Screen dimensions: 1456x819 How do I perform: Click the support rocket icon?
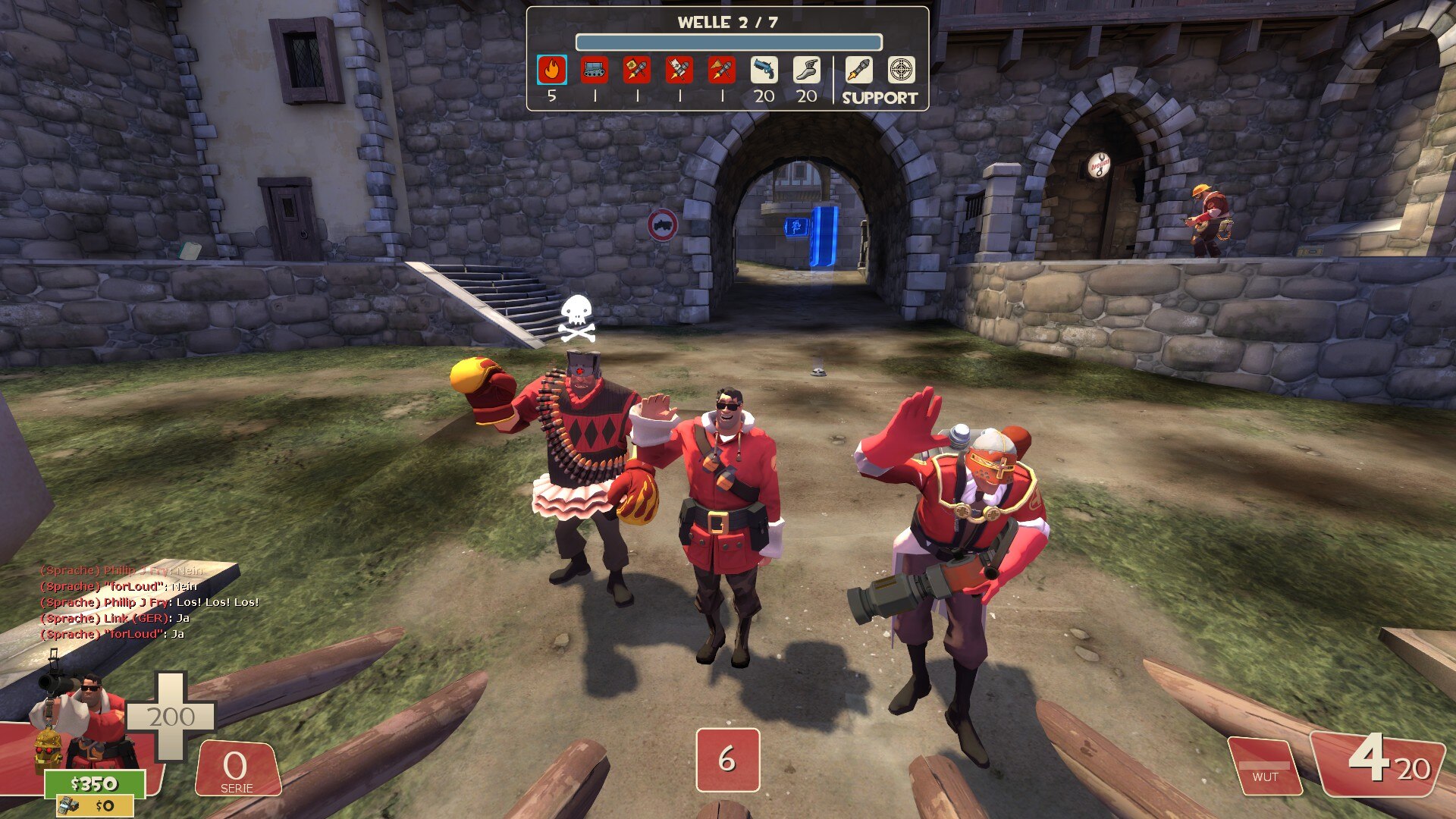click(858, 71)
